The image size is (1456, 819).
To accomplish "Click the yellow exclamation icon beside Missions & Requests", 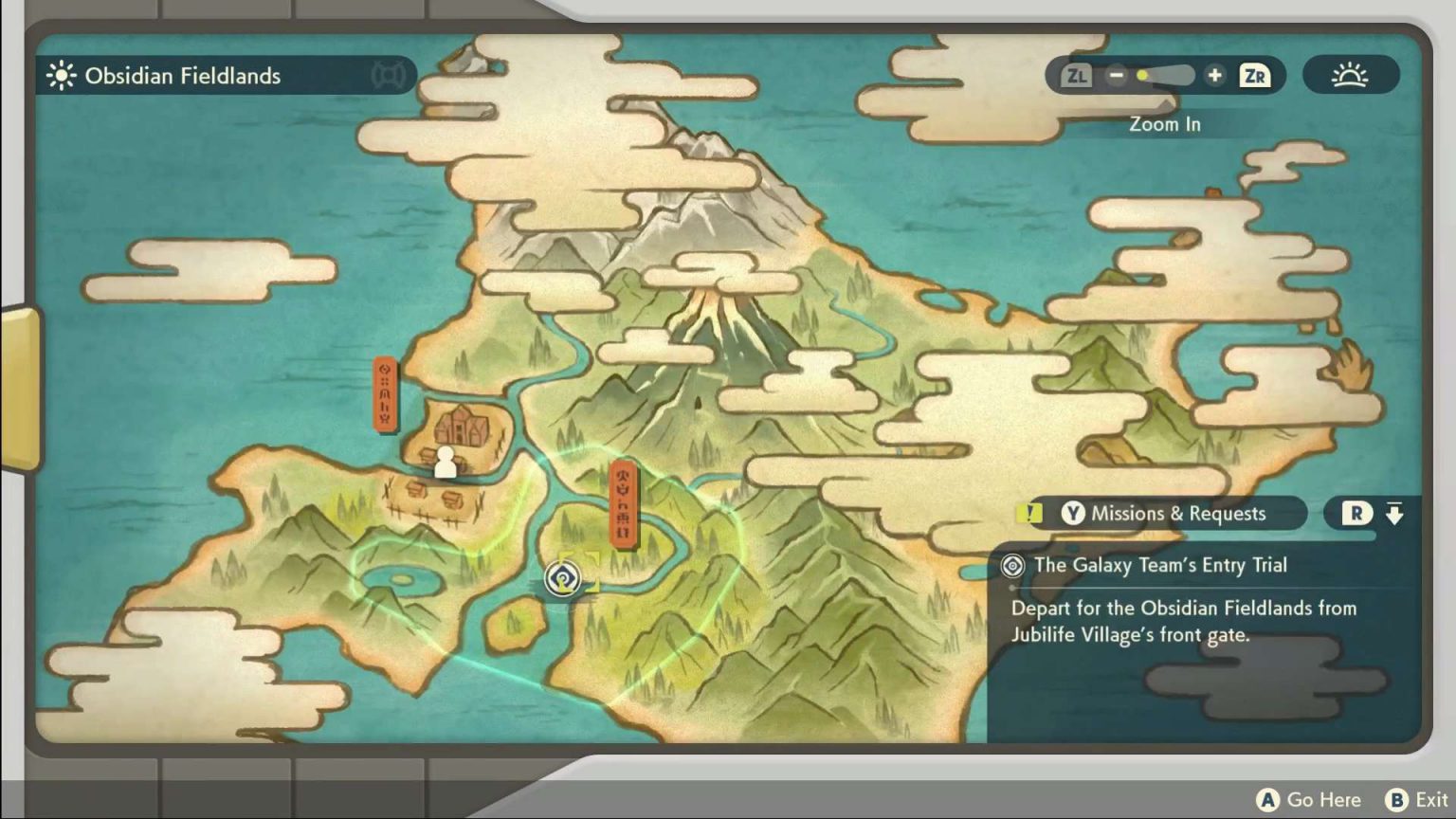I will tap(1028, 513).
